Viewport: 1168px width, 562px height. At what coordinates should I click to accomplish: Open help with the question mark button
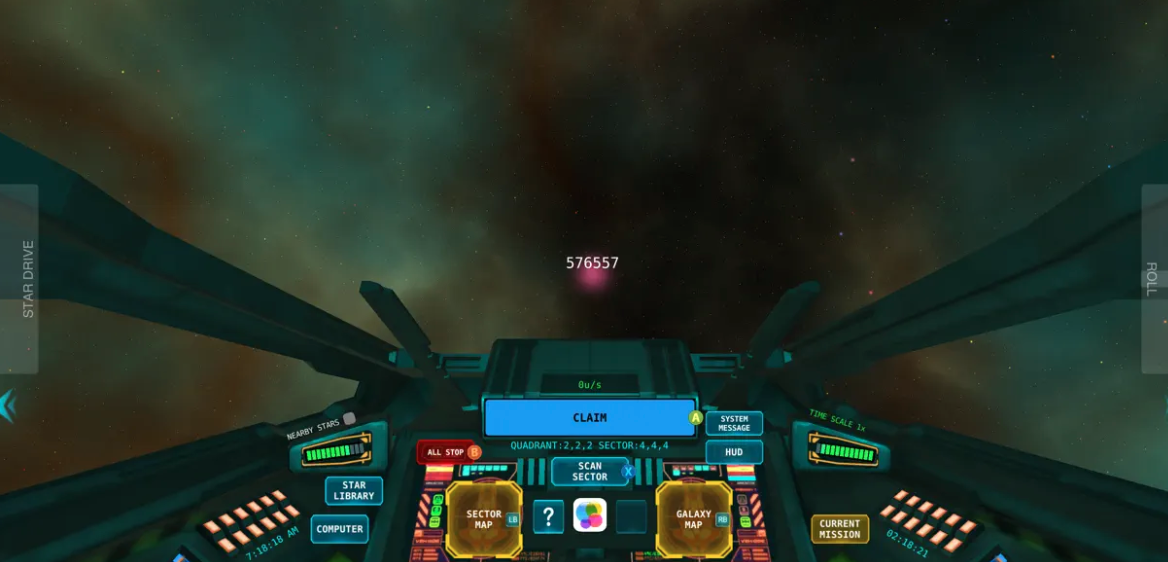pos(548,517)
